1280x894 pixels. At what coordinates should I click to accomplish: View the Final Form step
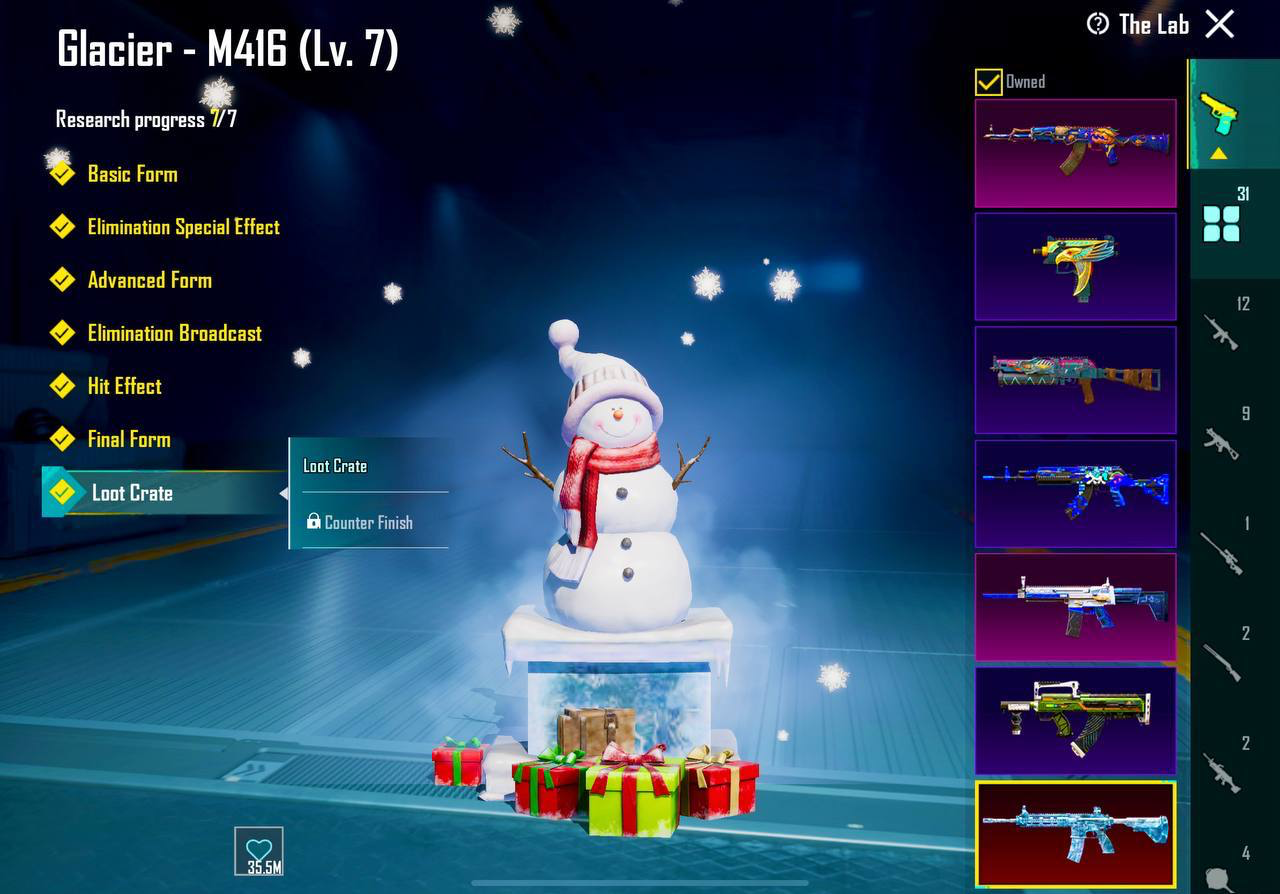(128, 439)
